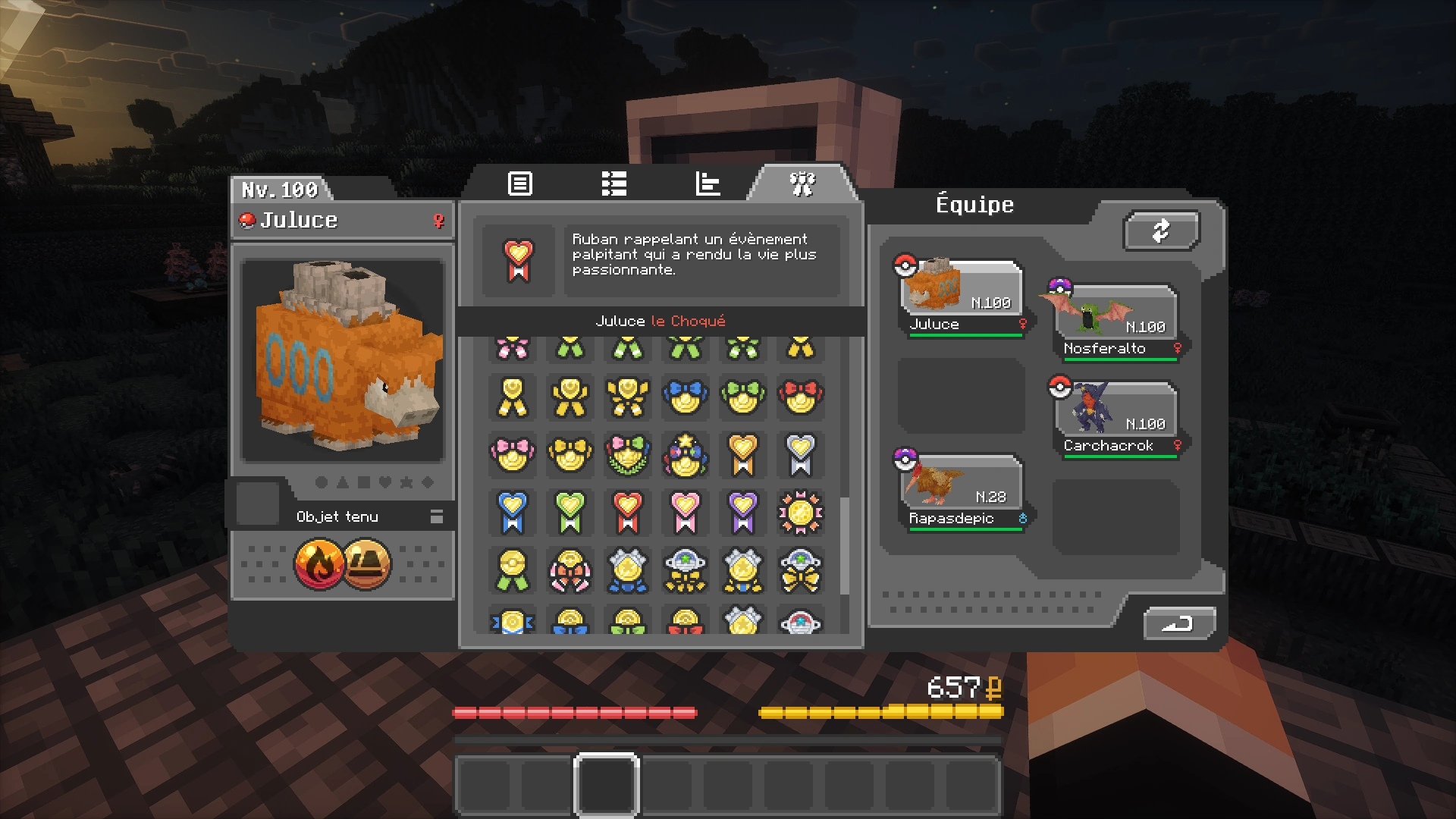Click the purple heart ribbon medal
The image size is (1456, 819).
pyautogui.click(x=742, y=513)
